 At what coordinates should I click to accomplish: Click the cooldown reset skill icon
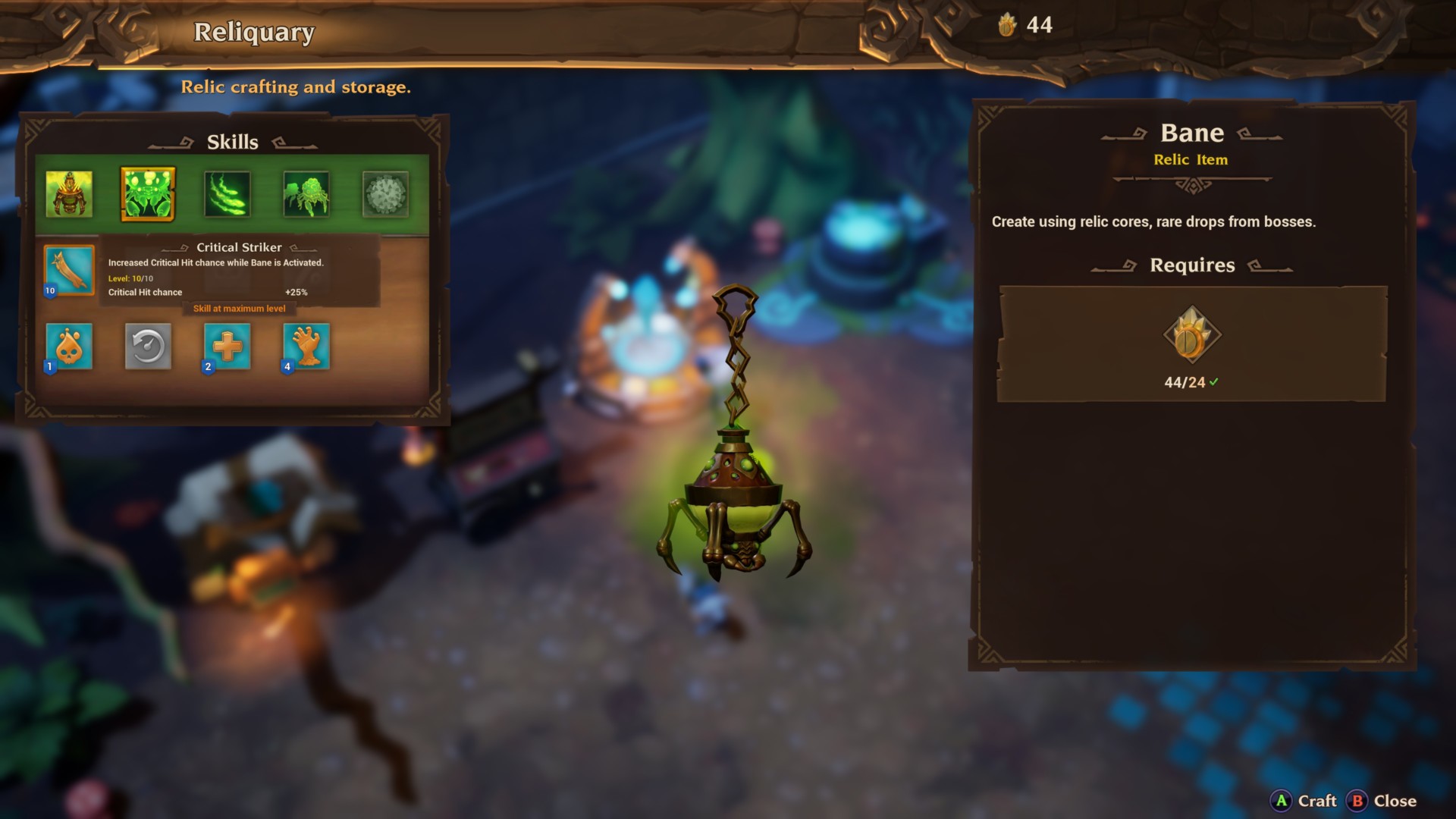click(149, 347)
